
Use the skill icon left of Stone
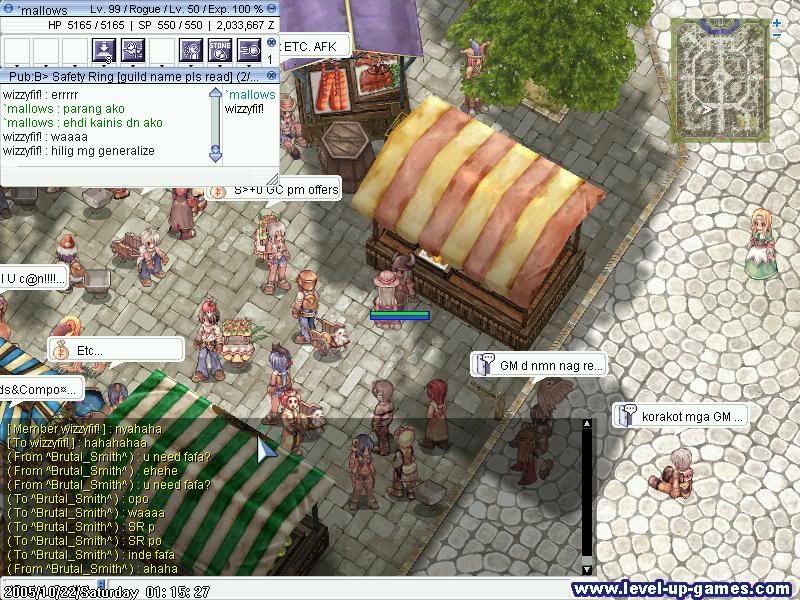pos(191,49)
